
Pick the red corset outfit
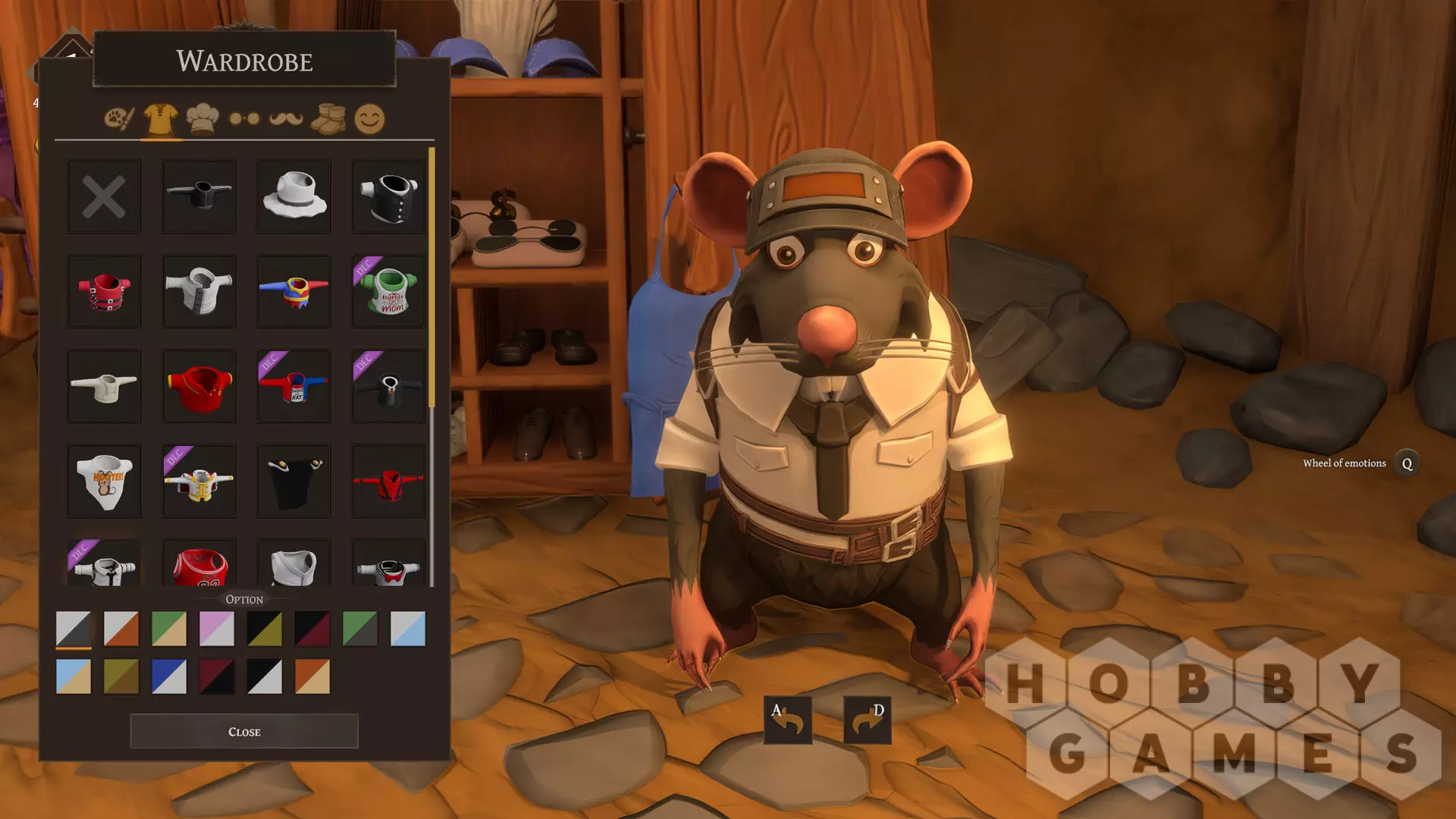tap(104, 291)
